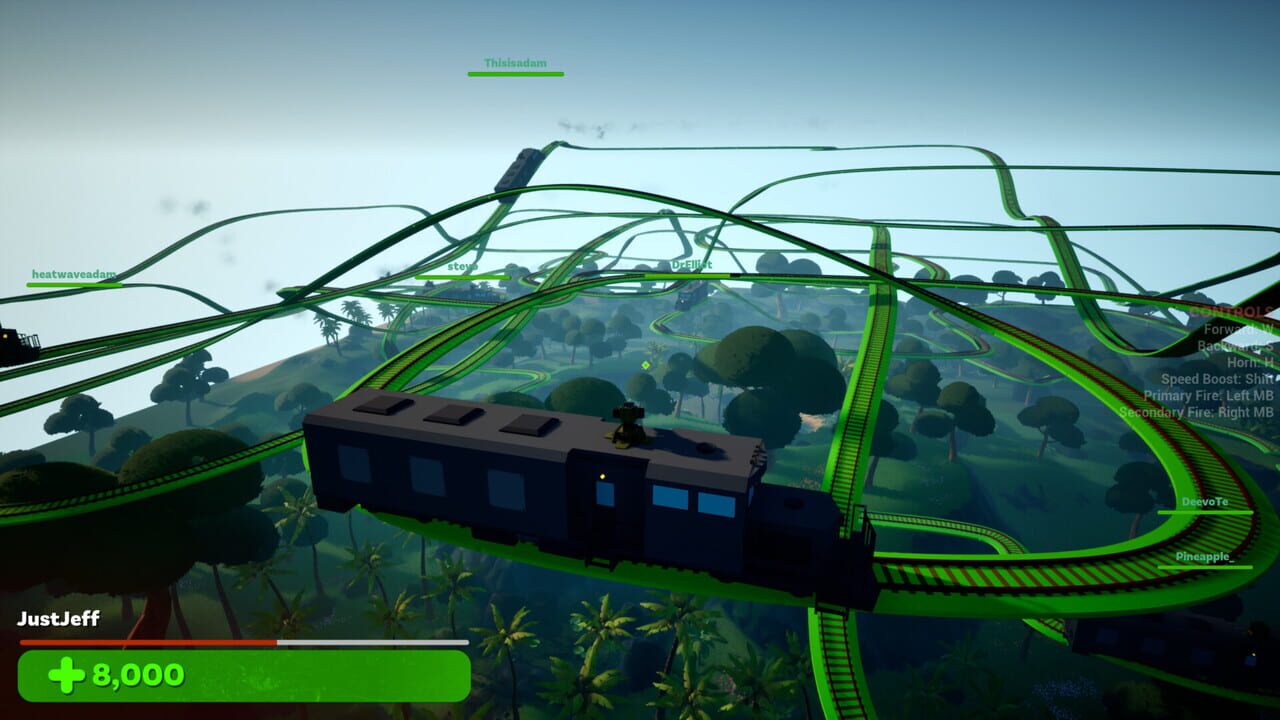
Task: Click the steve nameplate above the tracks
Action: pos(461,267)
